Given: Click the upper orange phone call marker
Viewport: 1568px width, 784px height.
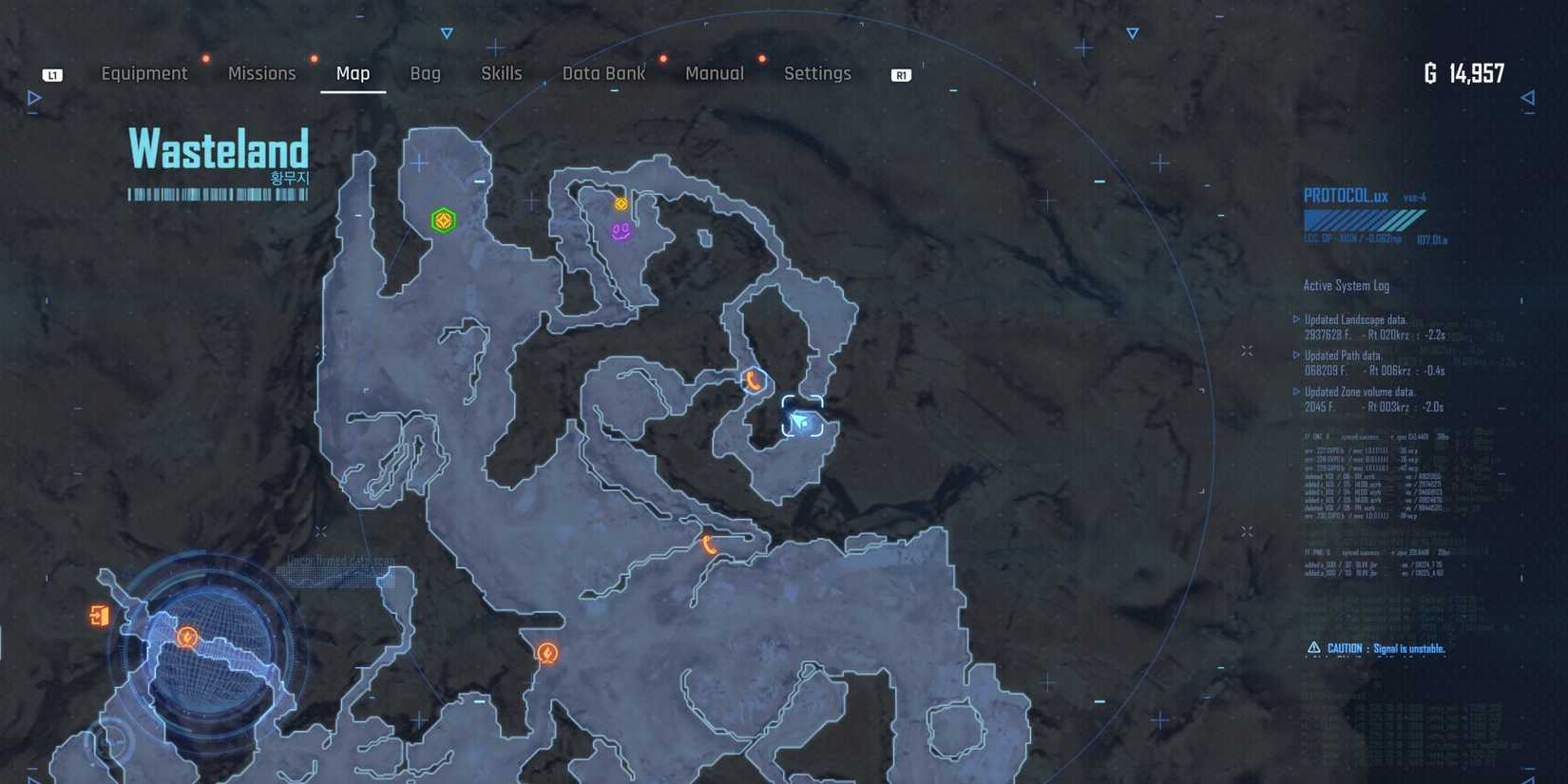Looking at the screenshot, I should coord(752,379).
